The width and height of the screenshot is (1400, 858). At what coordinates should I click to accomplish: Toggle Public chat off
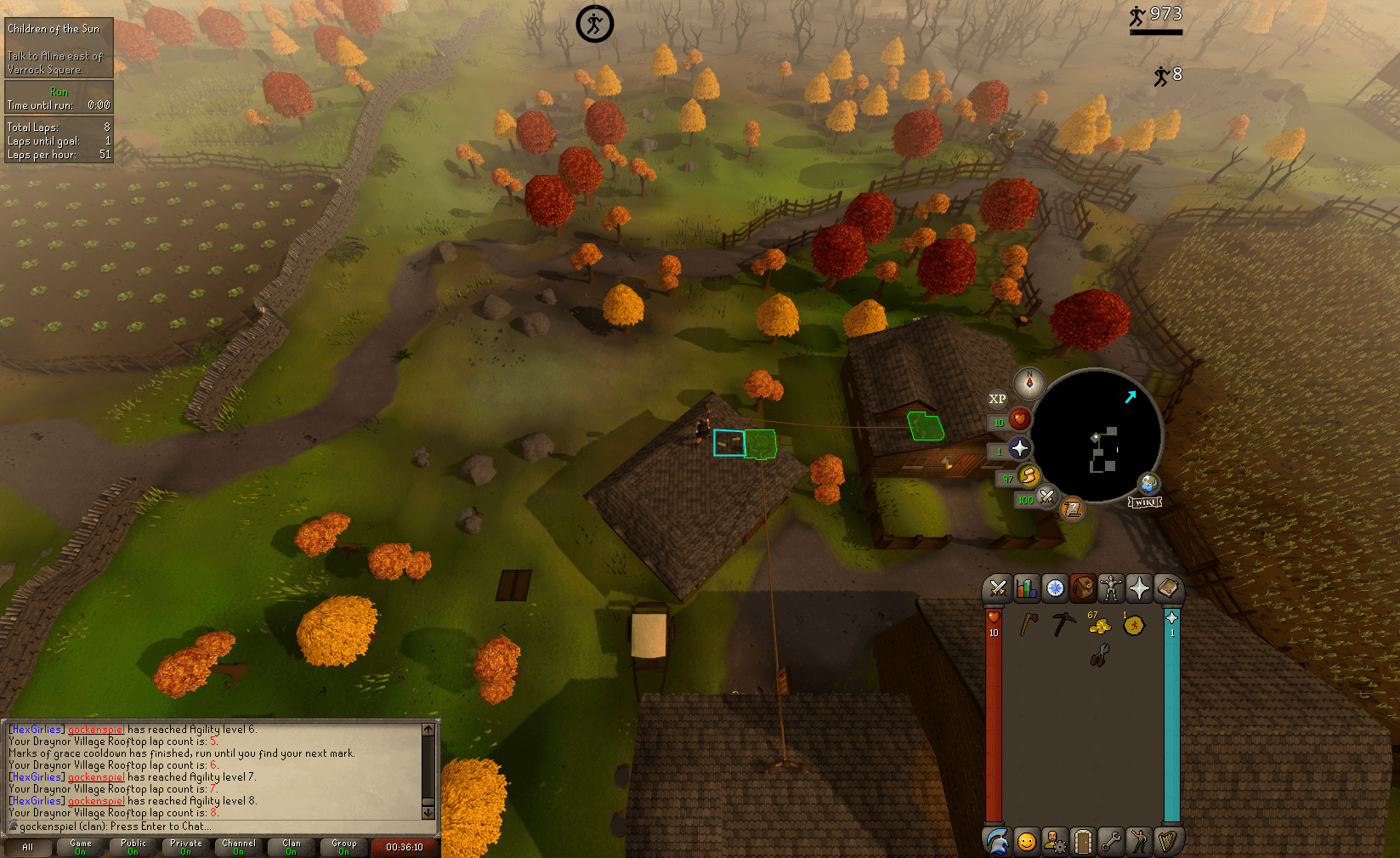point(133,847)
